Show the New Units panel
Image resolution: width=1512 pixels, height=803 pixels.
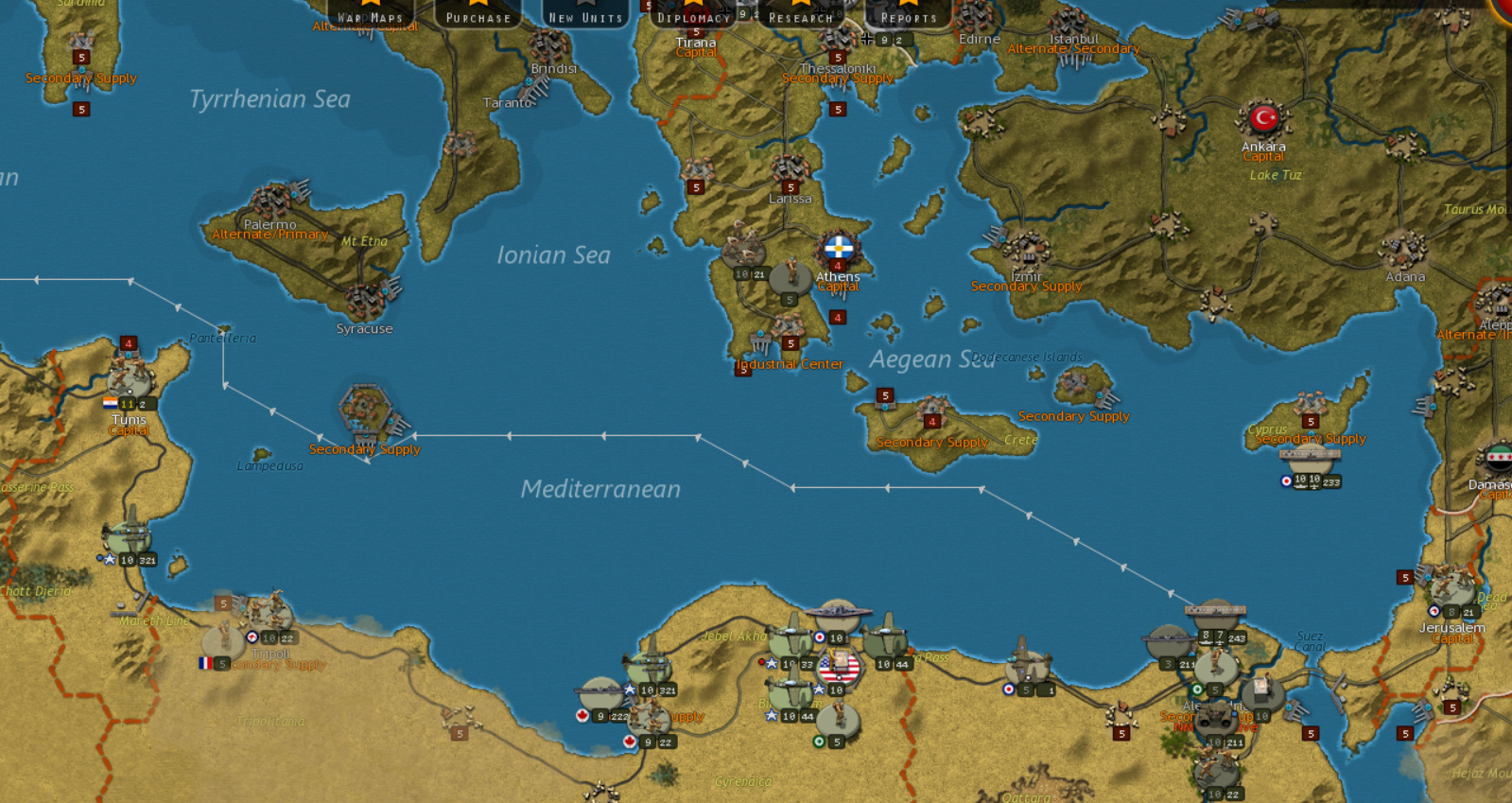[585, 14]
